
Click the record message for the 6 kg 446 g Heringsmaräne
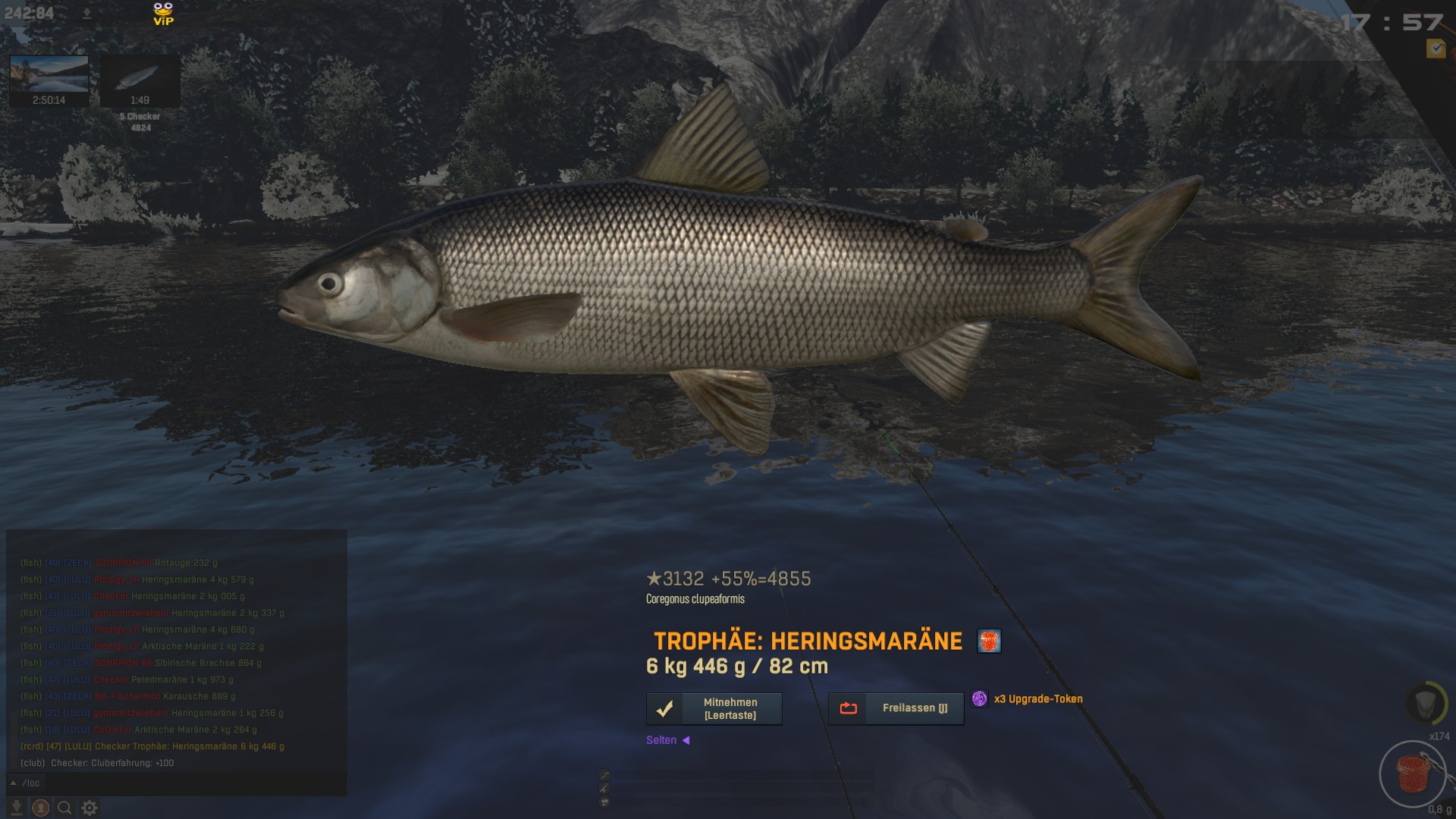coord(152,746)
